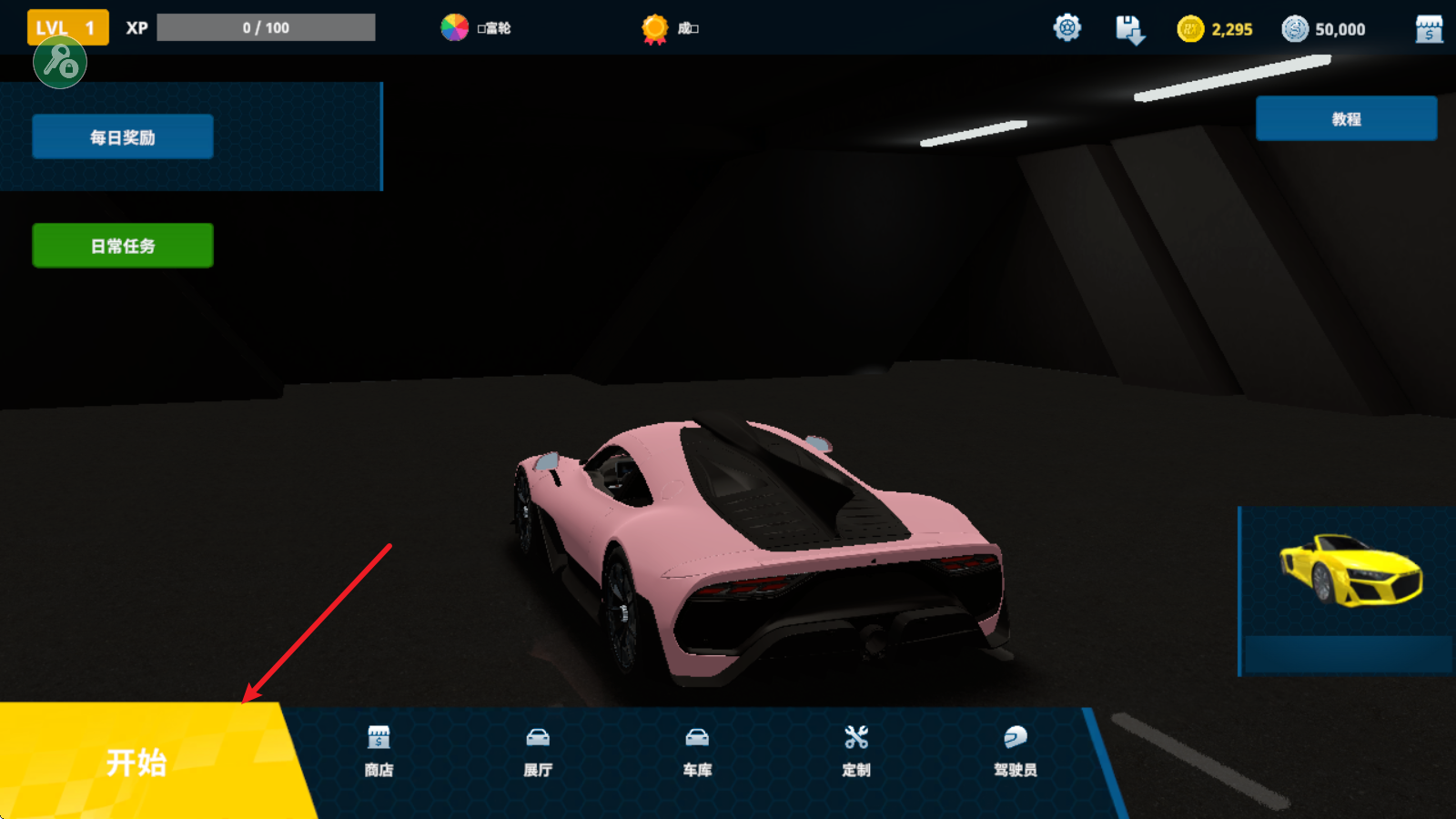This screenshot has width=1456, height=819.
Task: Open achievements via the gold medal icon
Action: pyautogui.click(x=652, y=28)
